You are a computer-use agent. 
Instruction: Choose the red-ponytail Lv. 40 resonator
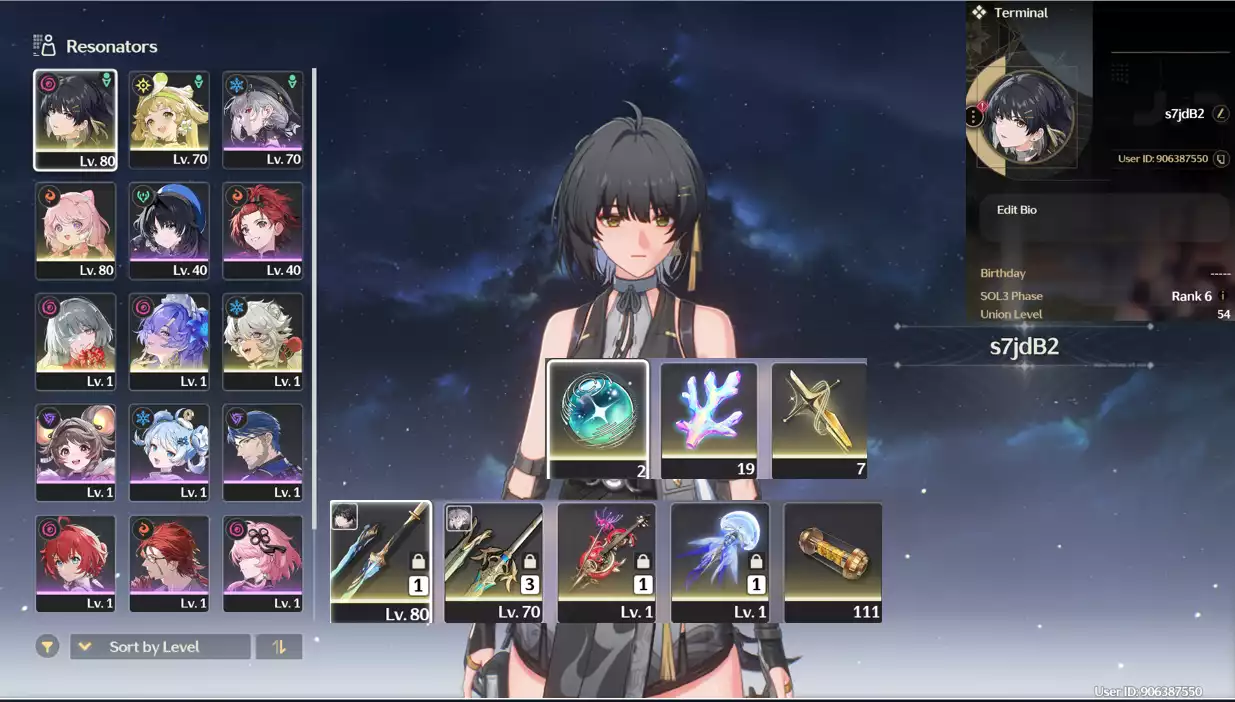(x=263, y=230)
